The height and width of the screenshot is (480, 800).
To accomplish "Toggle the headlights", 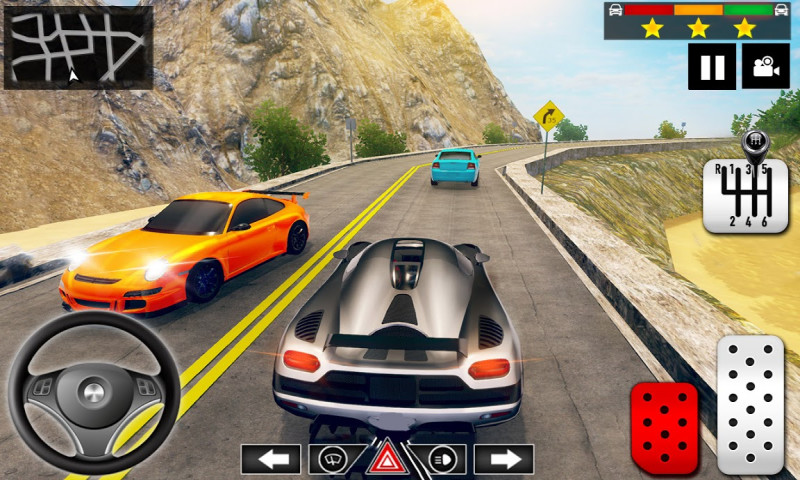I will tap(443, 459).
